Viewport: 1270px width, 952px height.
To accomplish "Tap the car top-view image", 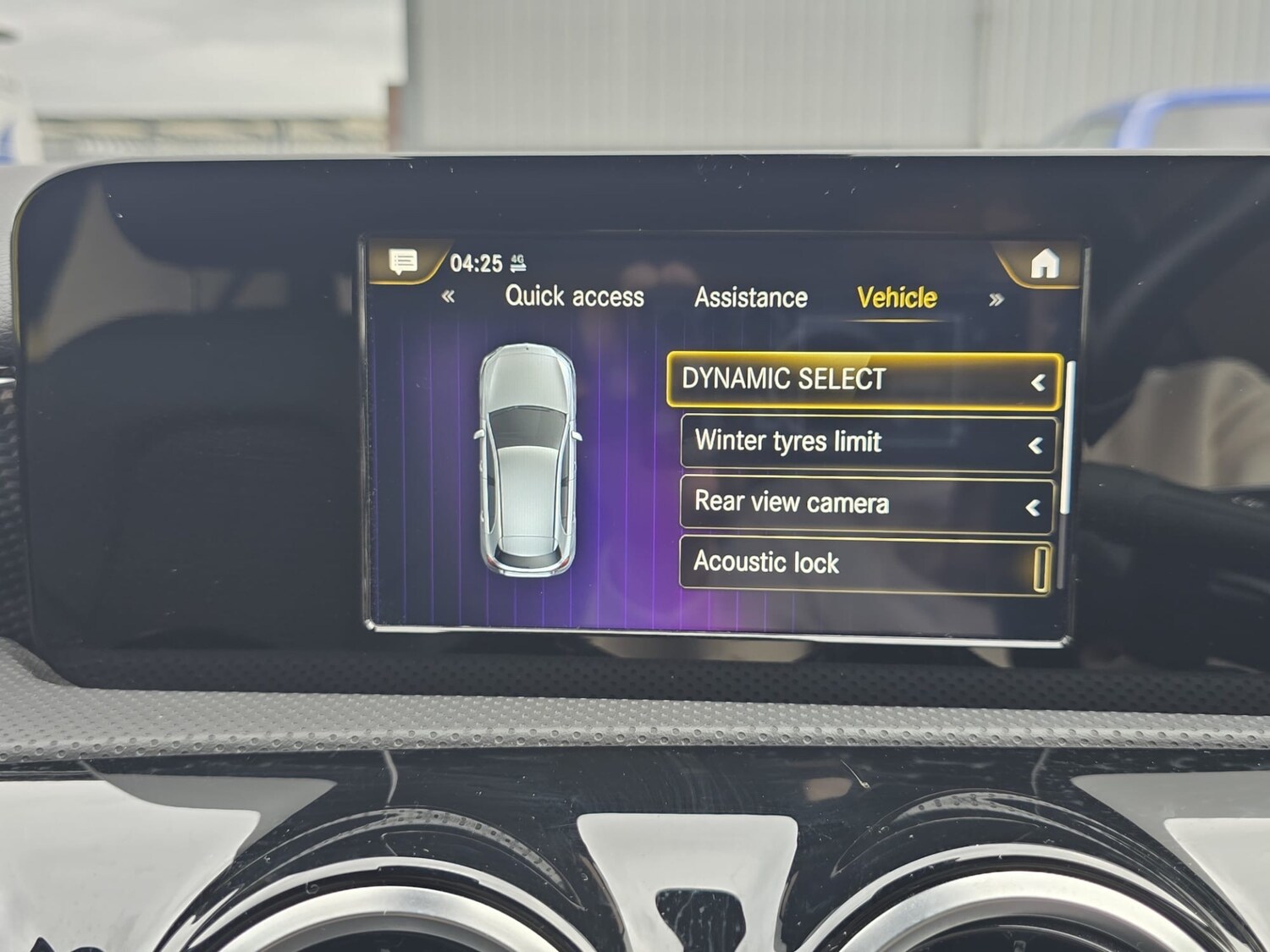I will pyautogui.click(x=527, y=457).
